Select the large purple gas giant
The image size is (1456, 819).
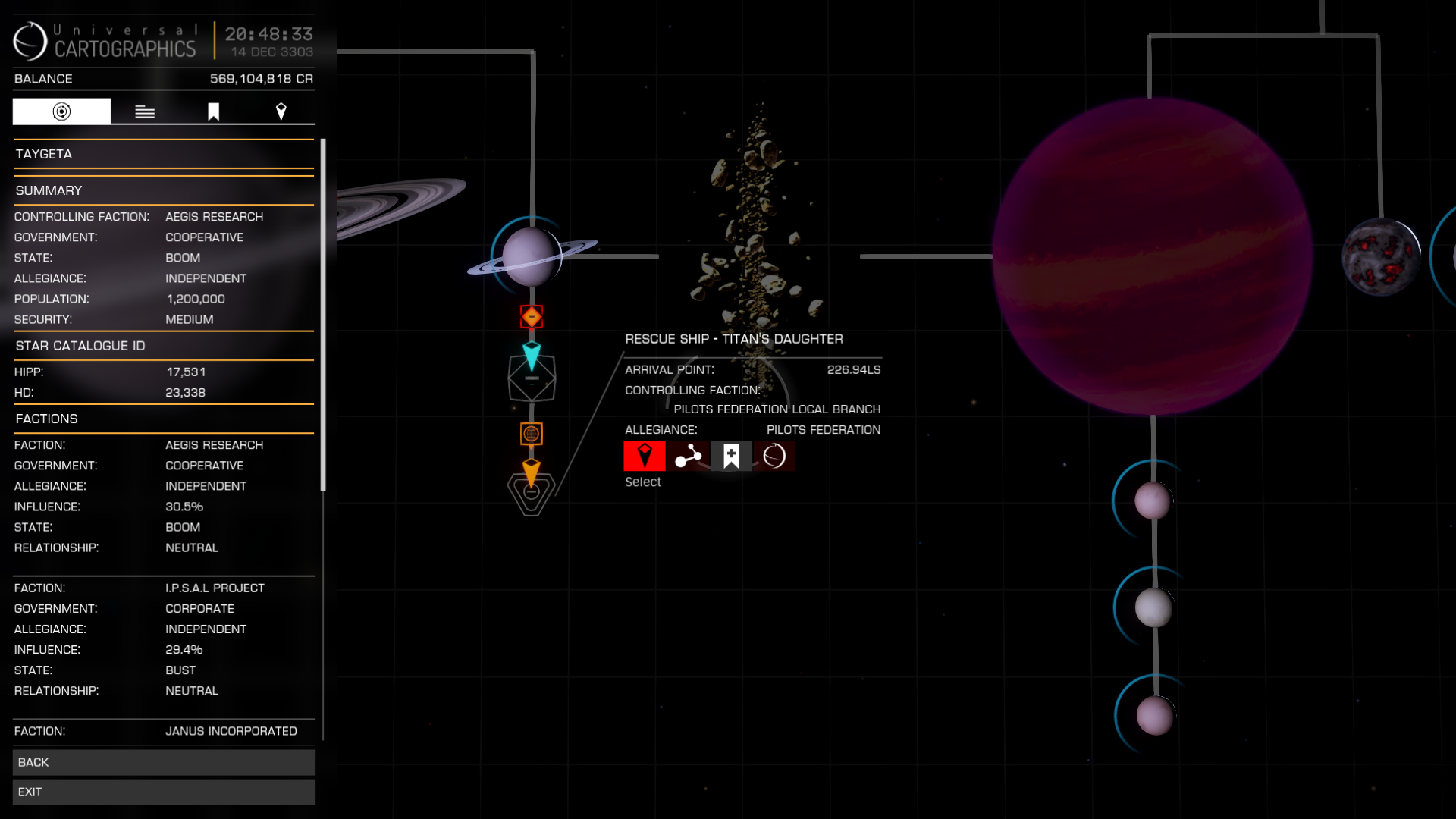[1153, 258]
